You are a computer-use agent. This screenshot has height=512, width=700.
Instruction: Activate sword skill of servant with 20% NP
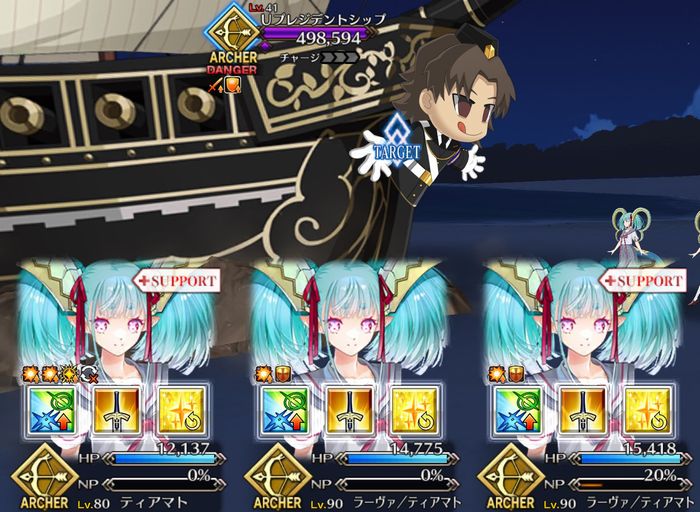point(584,410)
